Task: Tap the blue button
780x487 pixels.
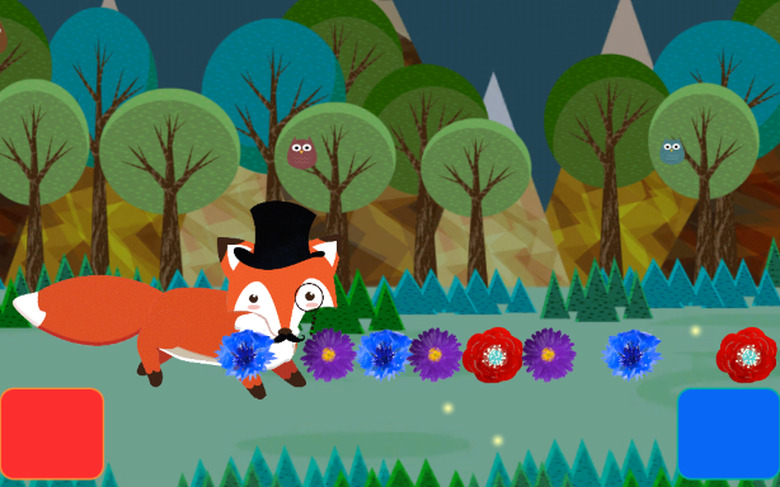Action: pyautogui.click(x=728, y=433)
